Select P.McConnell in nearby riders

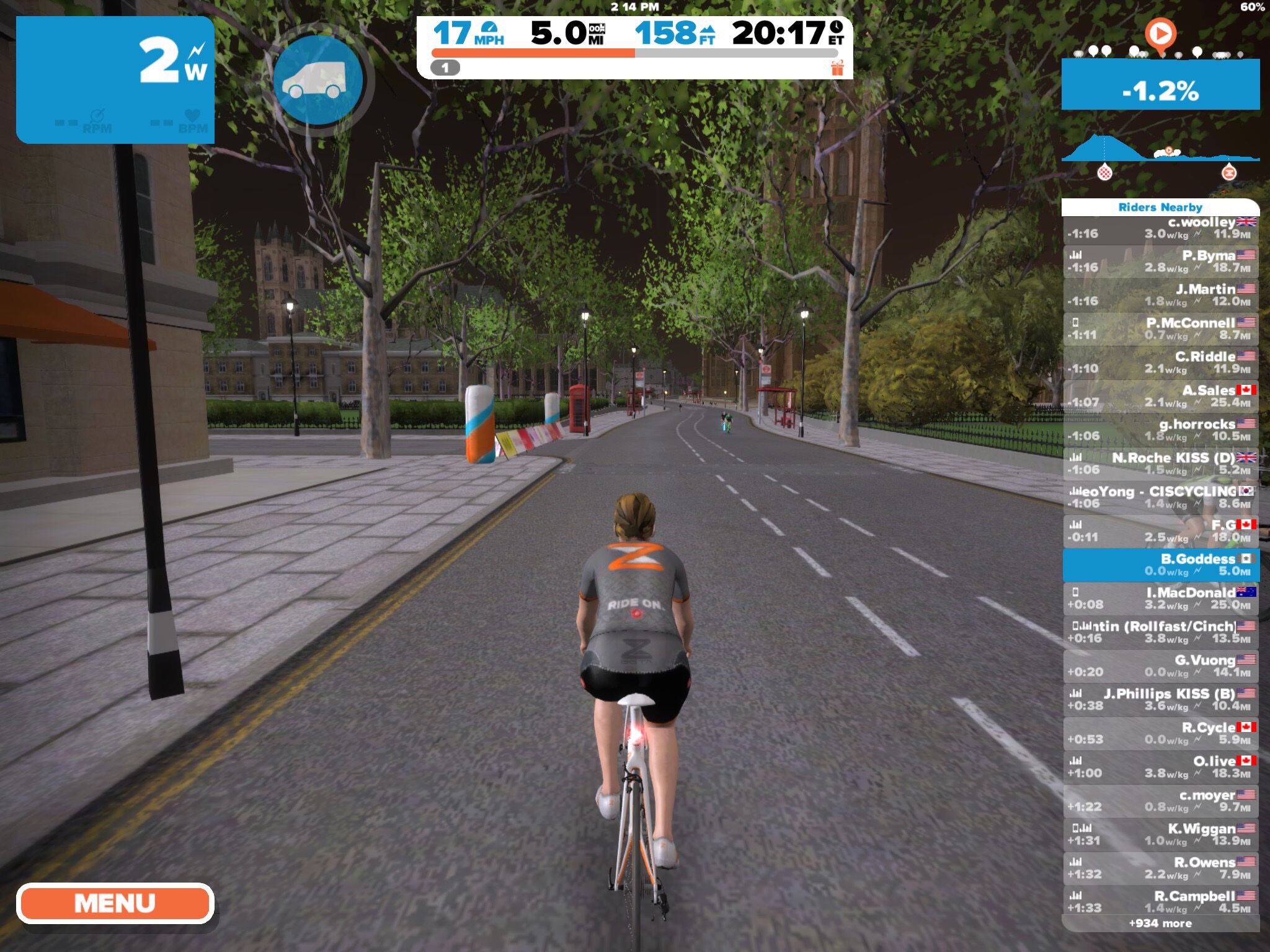(1160, 329)
